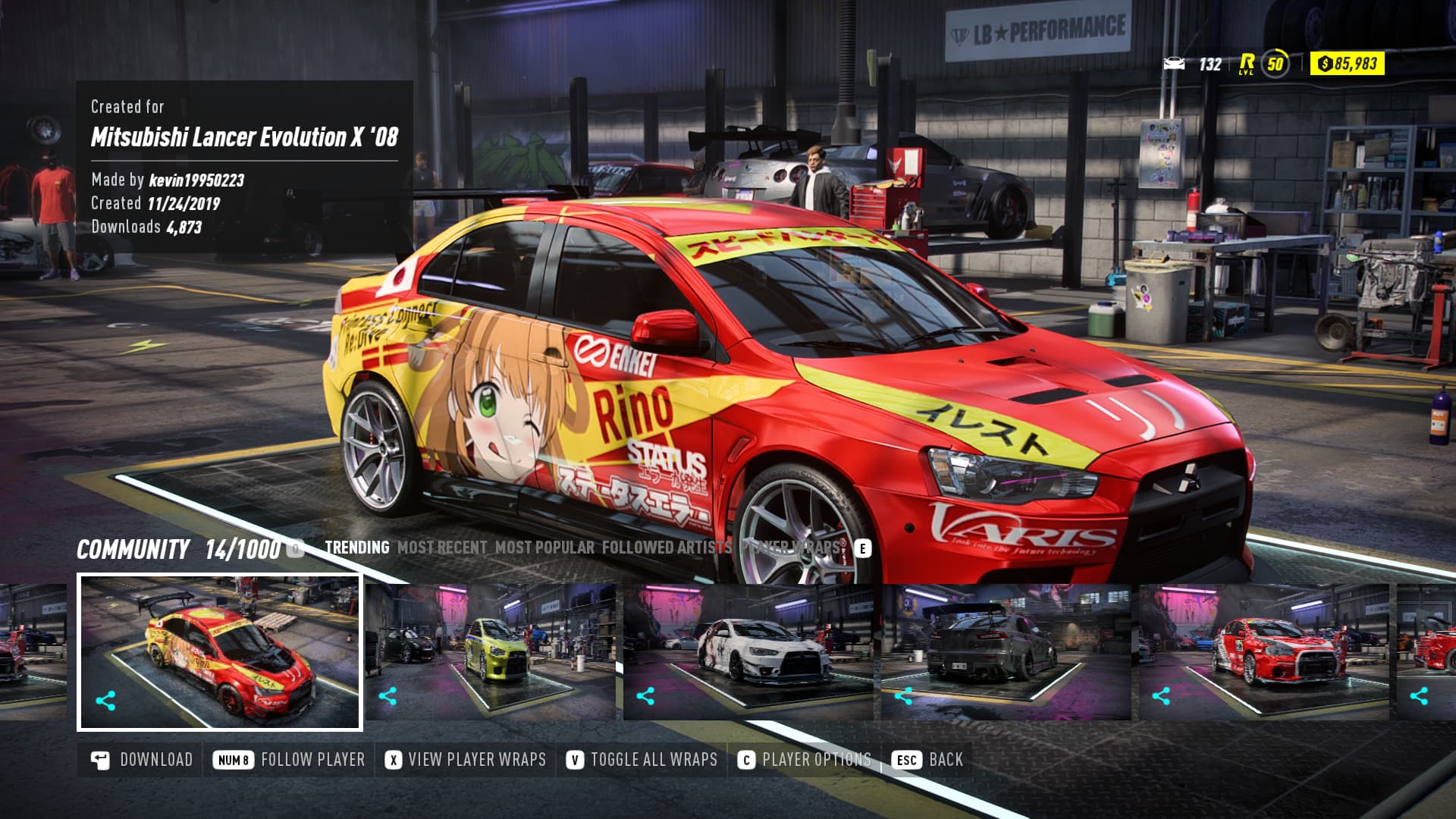The height and width of the screenshot is (819, 1456).
Task: Download the selected wrap
Action: [x=142, y=760]
